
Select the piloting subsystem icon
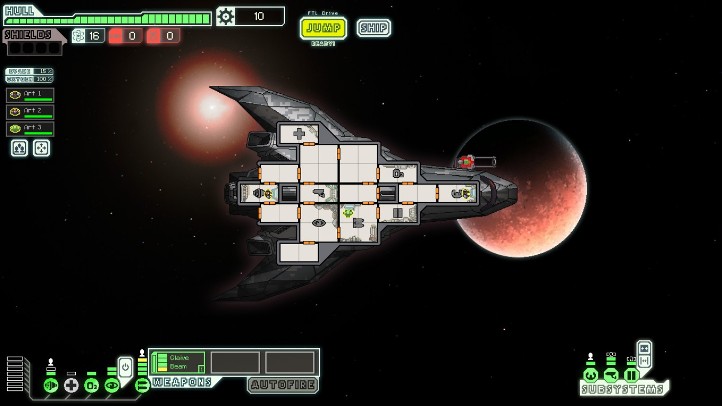(x=591, y=376)
